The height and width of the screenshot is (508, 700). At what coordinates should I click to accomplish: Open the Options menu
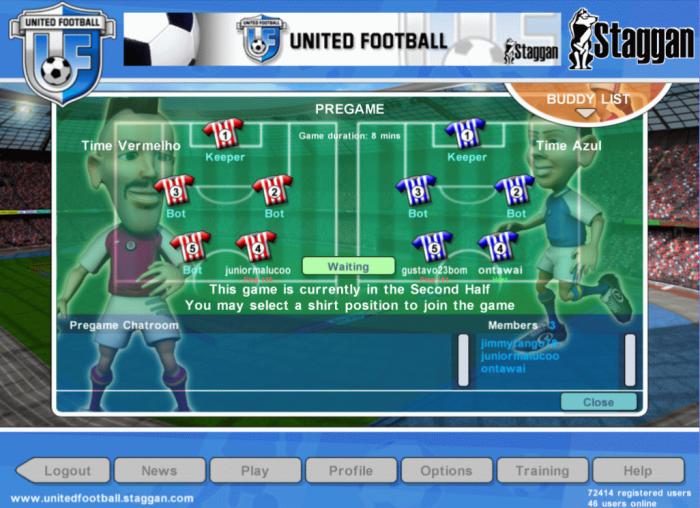pos(446,470)
